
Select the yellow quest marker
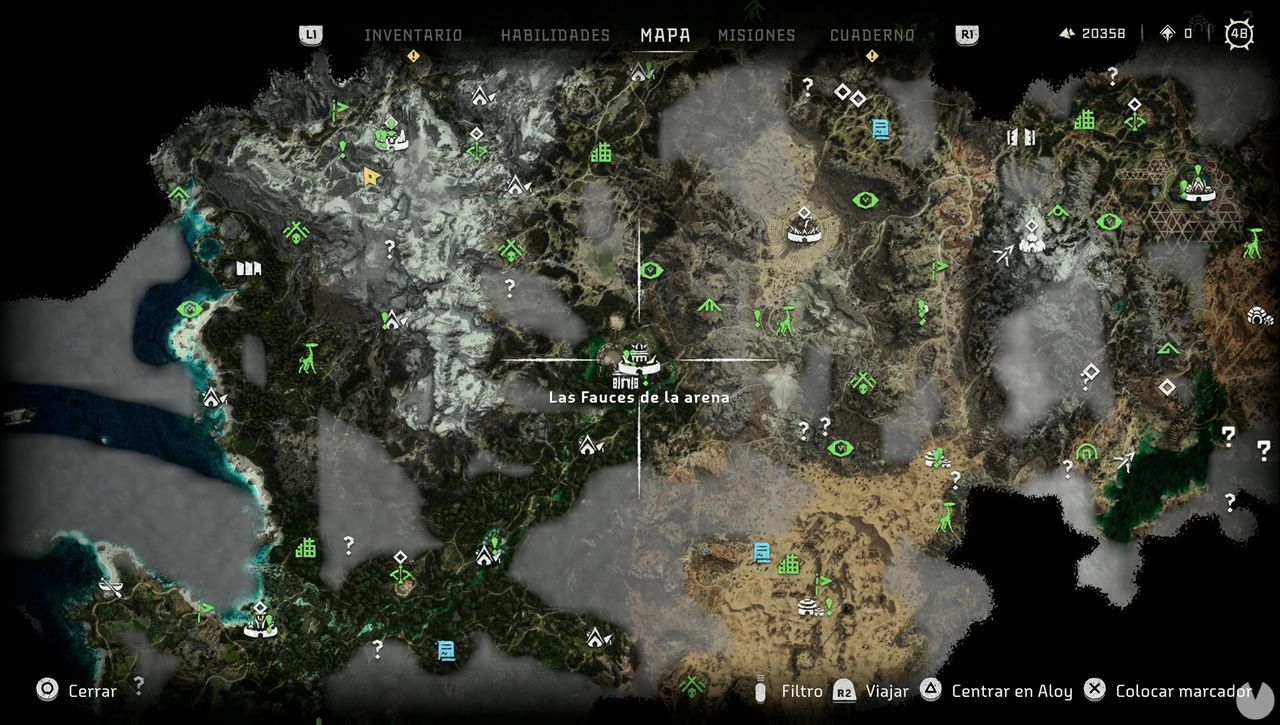372,177
